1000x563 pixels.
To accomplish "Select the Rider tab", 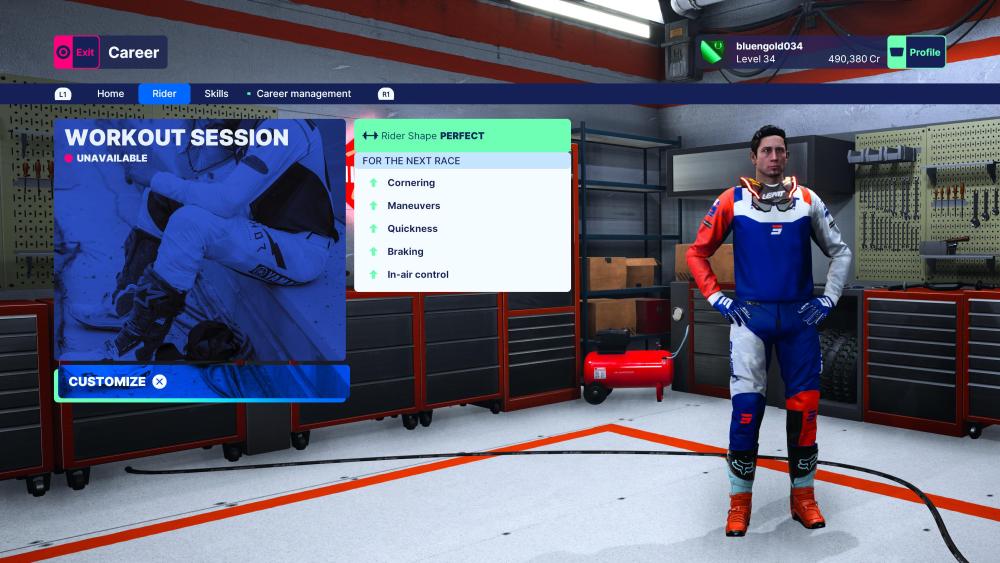I will tap(164, 94).
